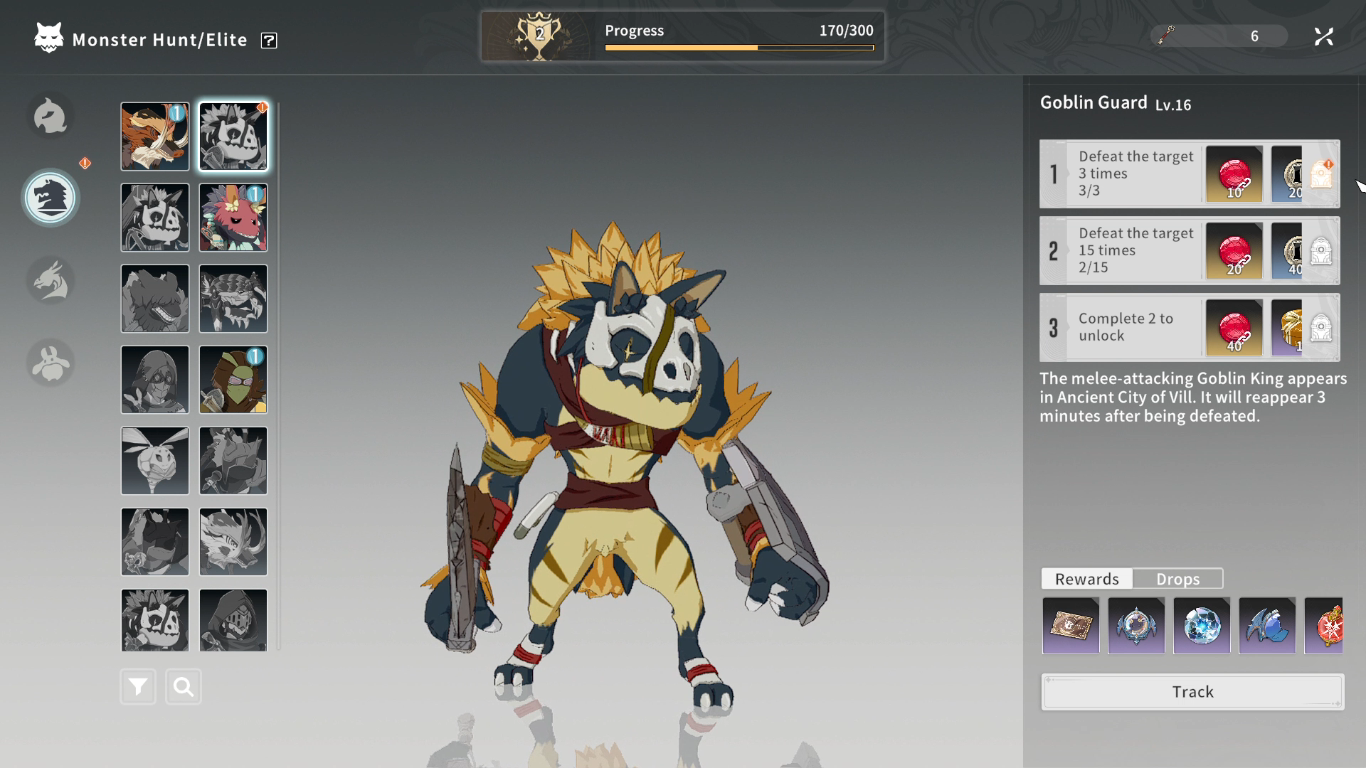The height and width of the screenshot is (768, 1366).
Task: Select the Rewards tab
Action: [x=1087, y=579]
